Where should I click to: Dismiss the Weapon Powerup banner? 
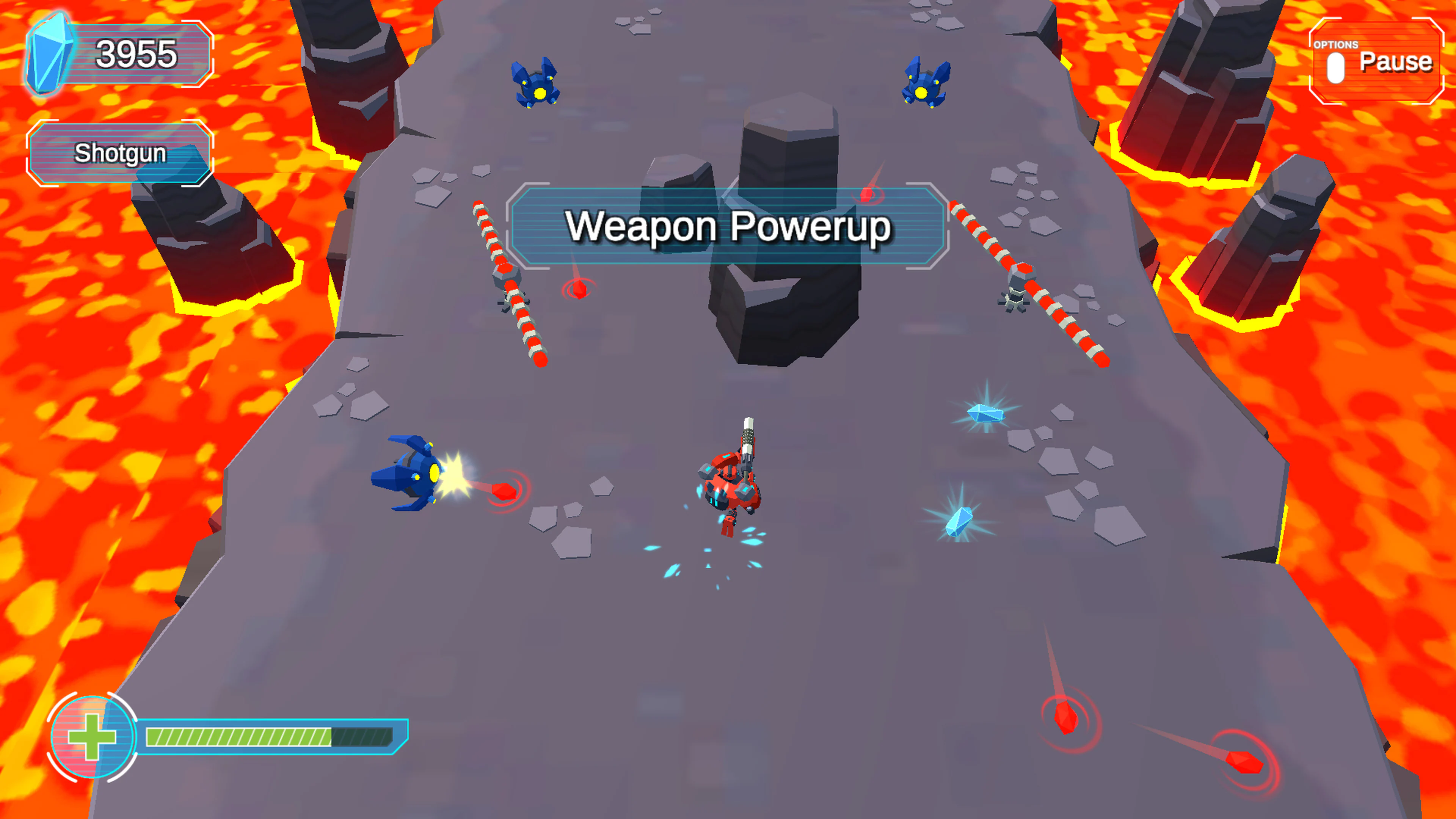point(729,226)
